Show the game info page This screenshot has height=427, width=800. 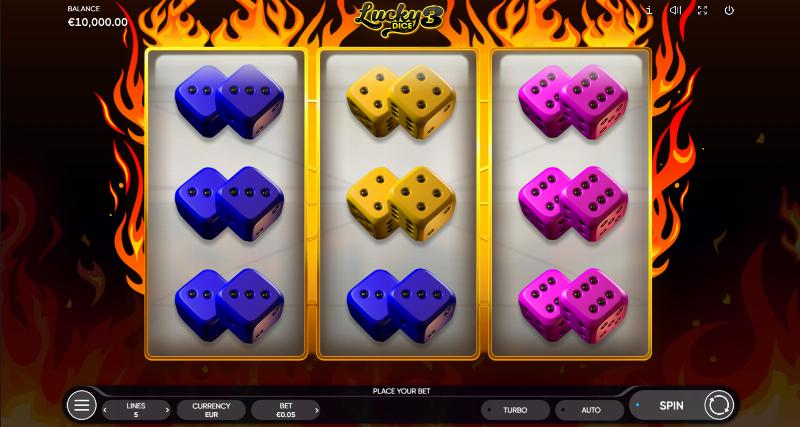(x=650, y=10)
